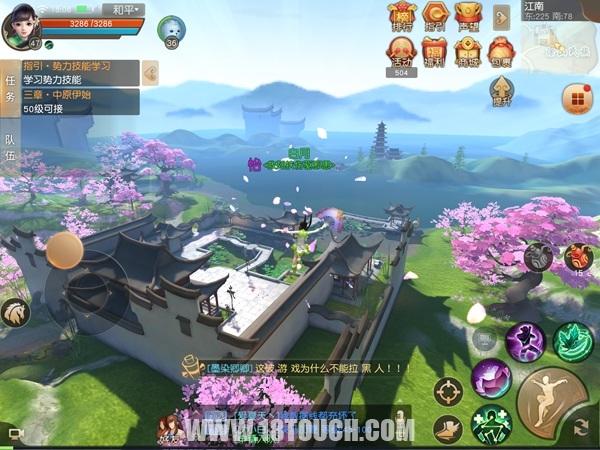Open the 声望 reputation menu
This screenshot has height=450, width=600.
pyautogui.click(x=466, y=16)
